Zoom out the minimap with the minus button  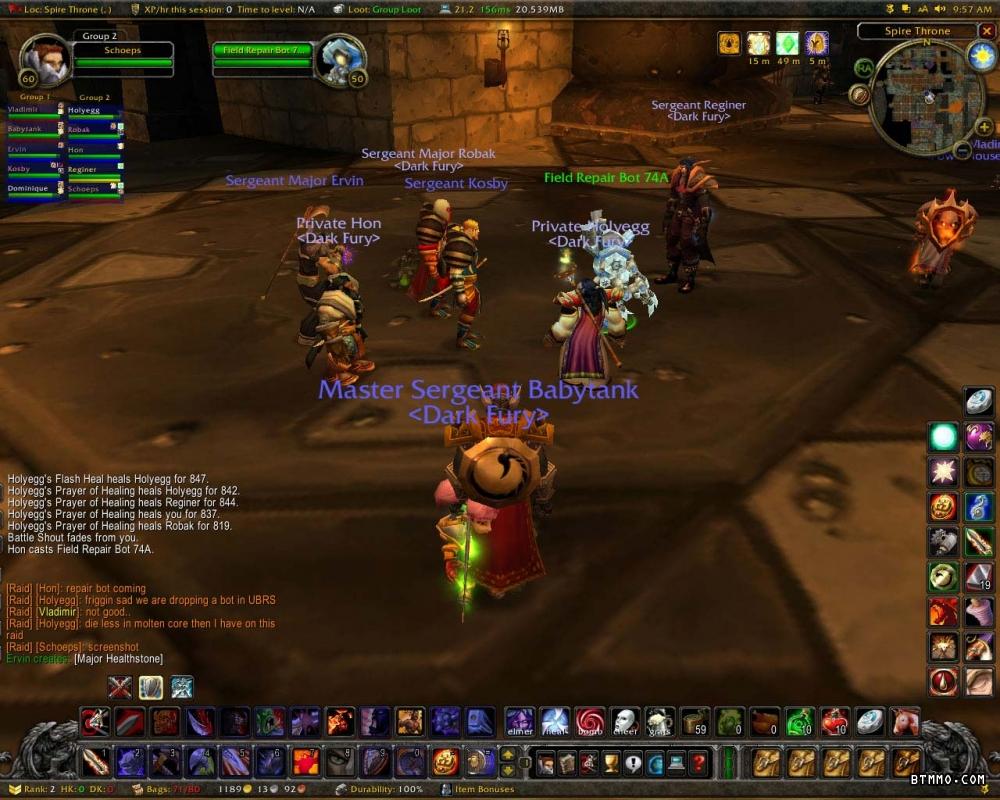[x=962, y=151]
